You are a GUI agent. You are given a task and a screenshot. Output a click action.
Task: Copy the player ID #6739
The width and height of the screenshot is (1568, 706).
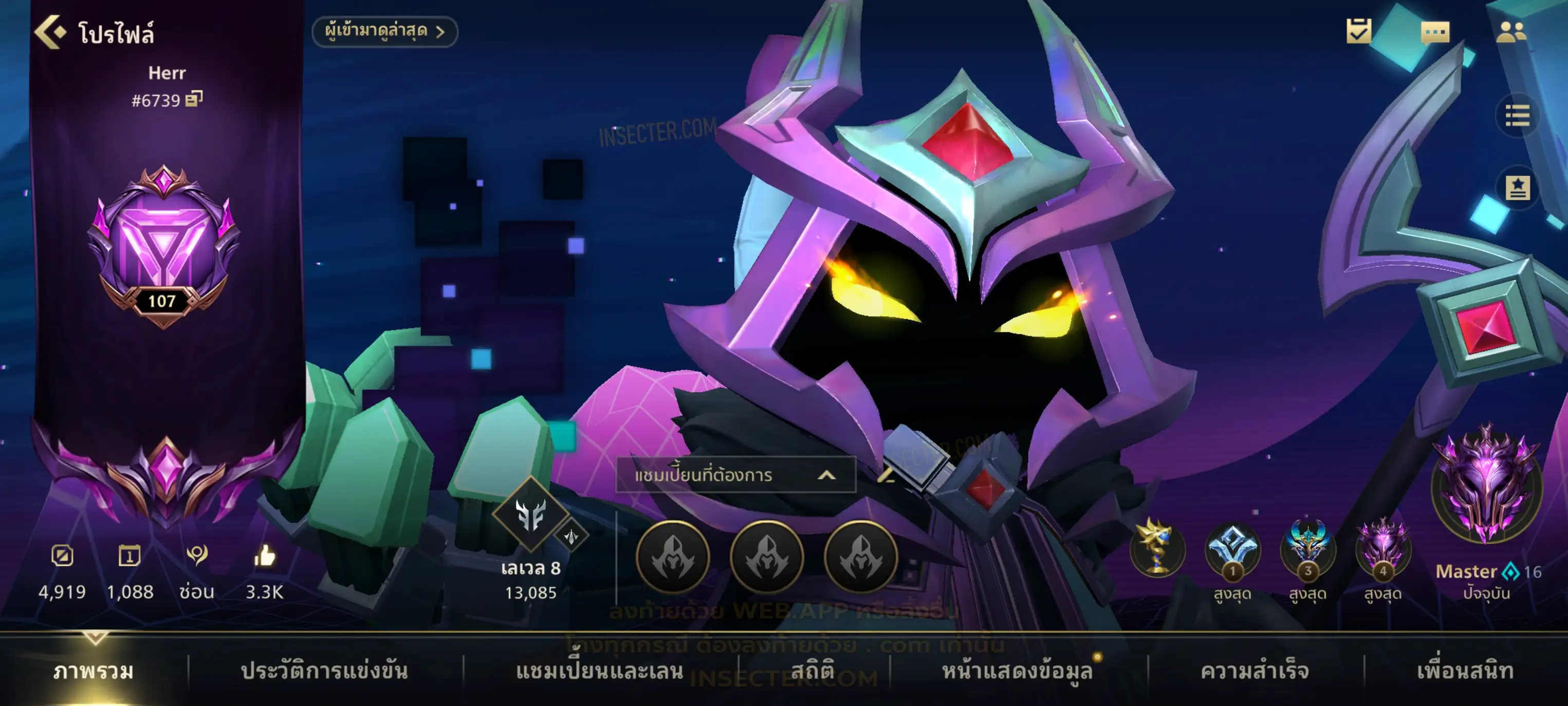click(x=194, y=99)
